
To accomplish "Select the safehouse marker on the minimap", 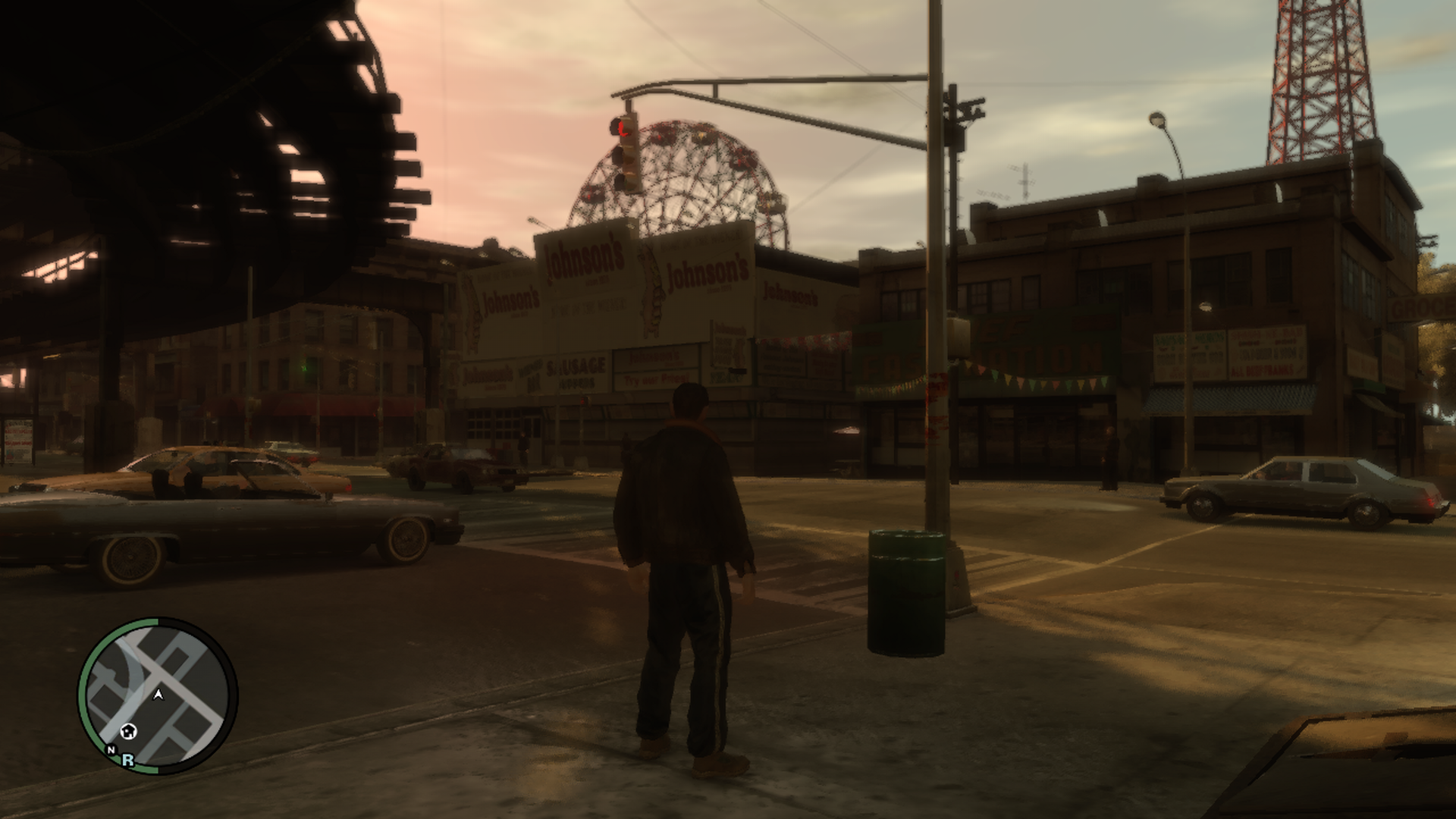I will point(130,731).
